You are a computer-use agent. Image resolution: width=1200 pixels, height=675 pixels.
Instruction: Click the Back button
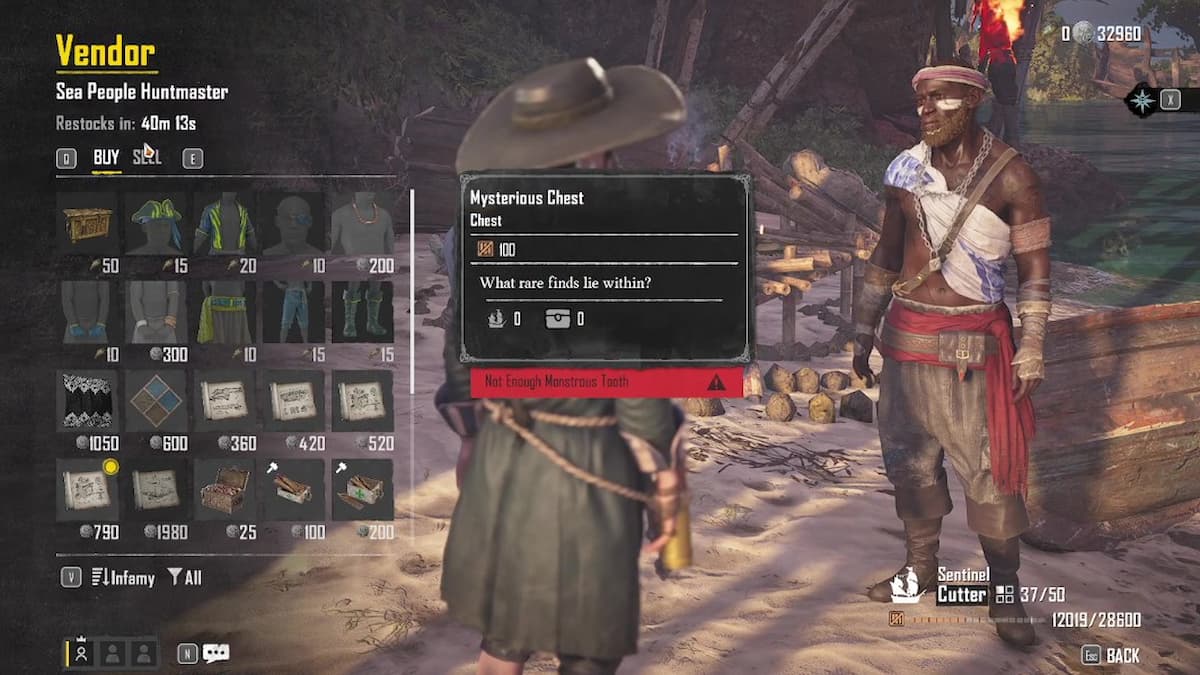click(1112, 655)
